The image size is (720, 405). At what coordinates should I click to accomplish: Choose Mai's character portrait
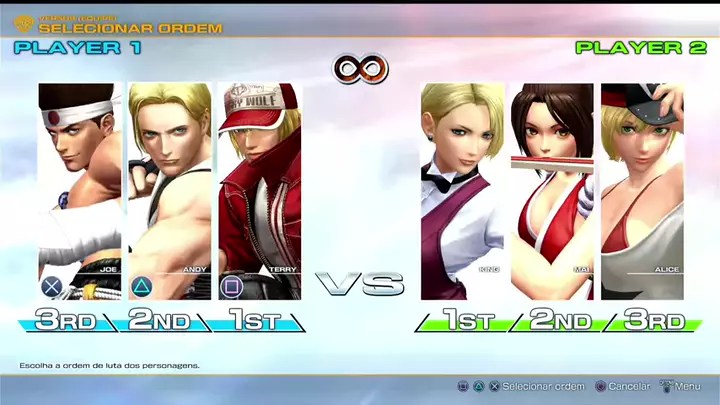(551, 190)
